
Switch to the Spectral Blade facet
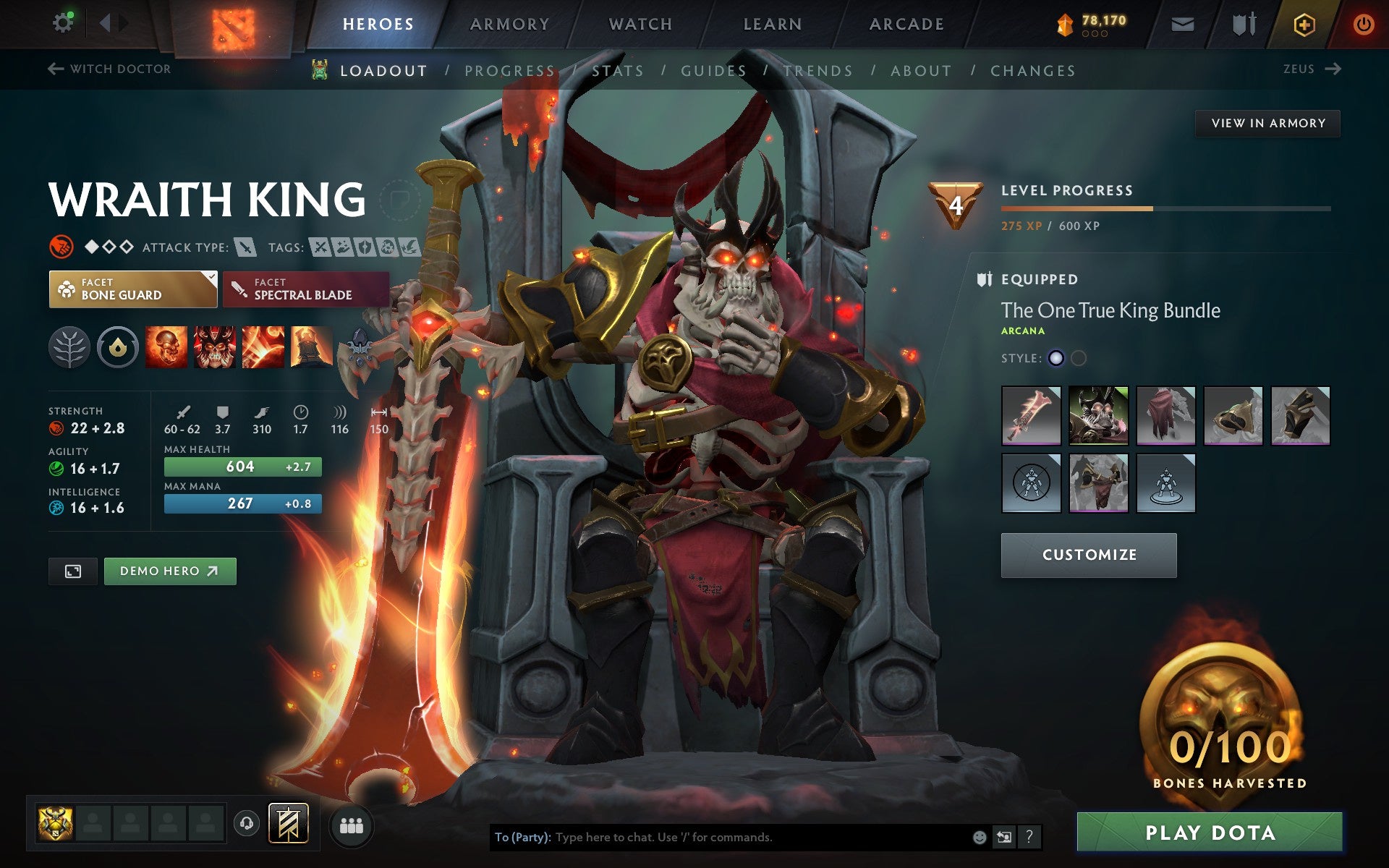[x=304, y=289]
